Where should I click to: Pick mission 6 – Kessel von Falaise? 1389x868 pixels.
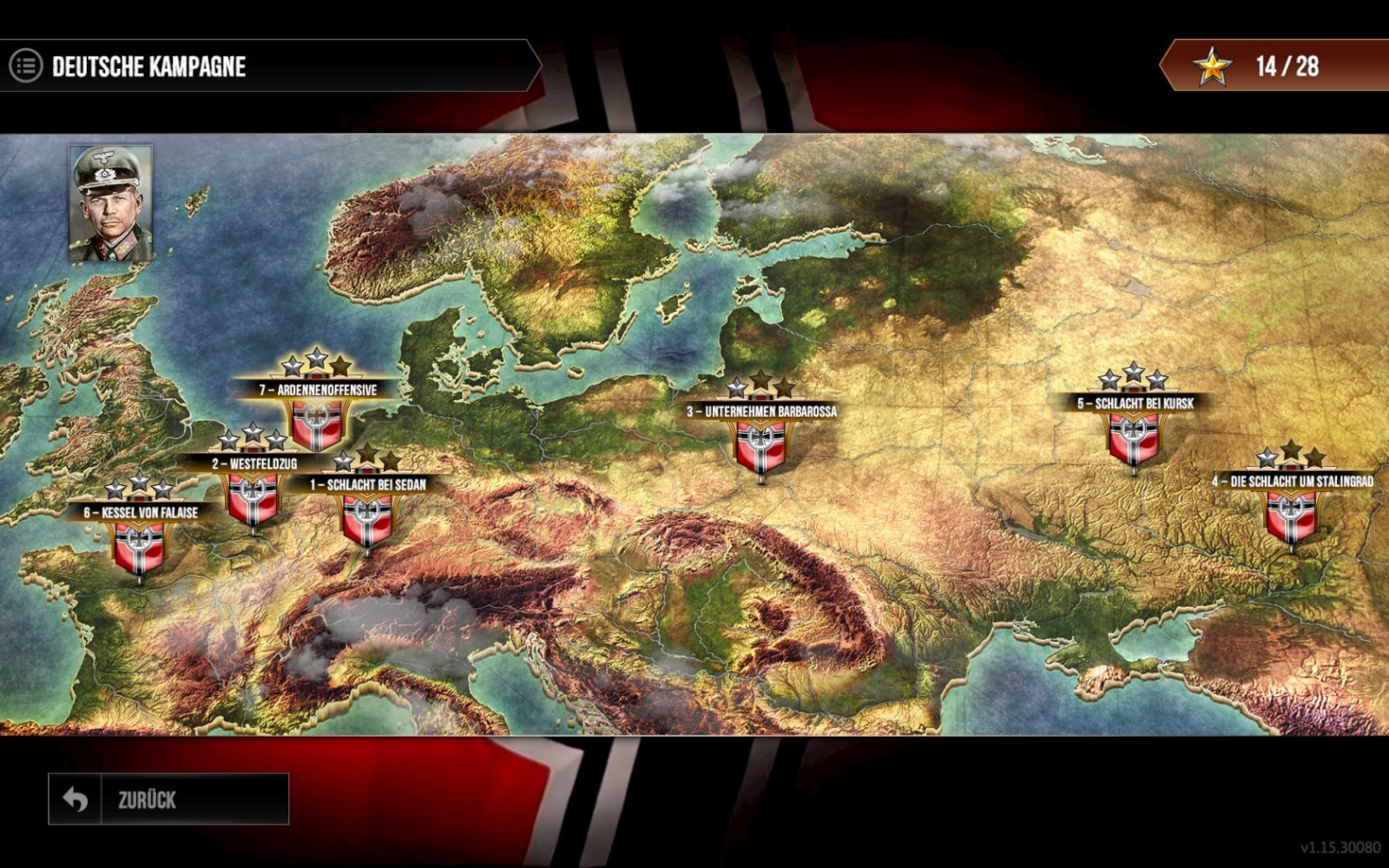point(140,546)
